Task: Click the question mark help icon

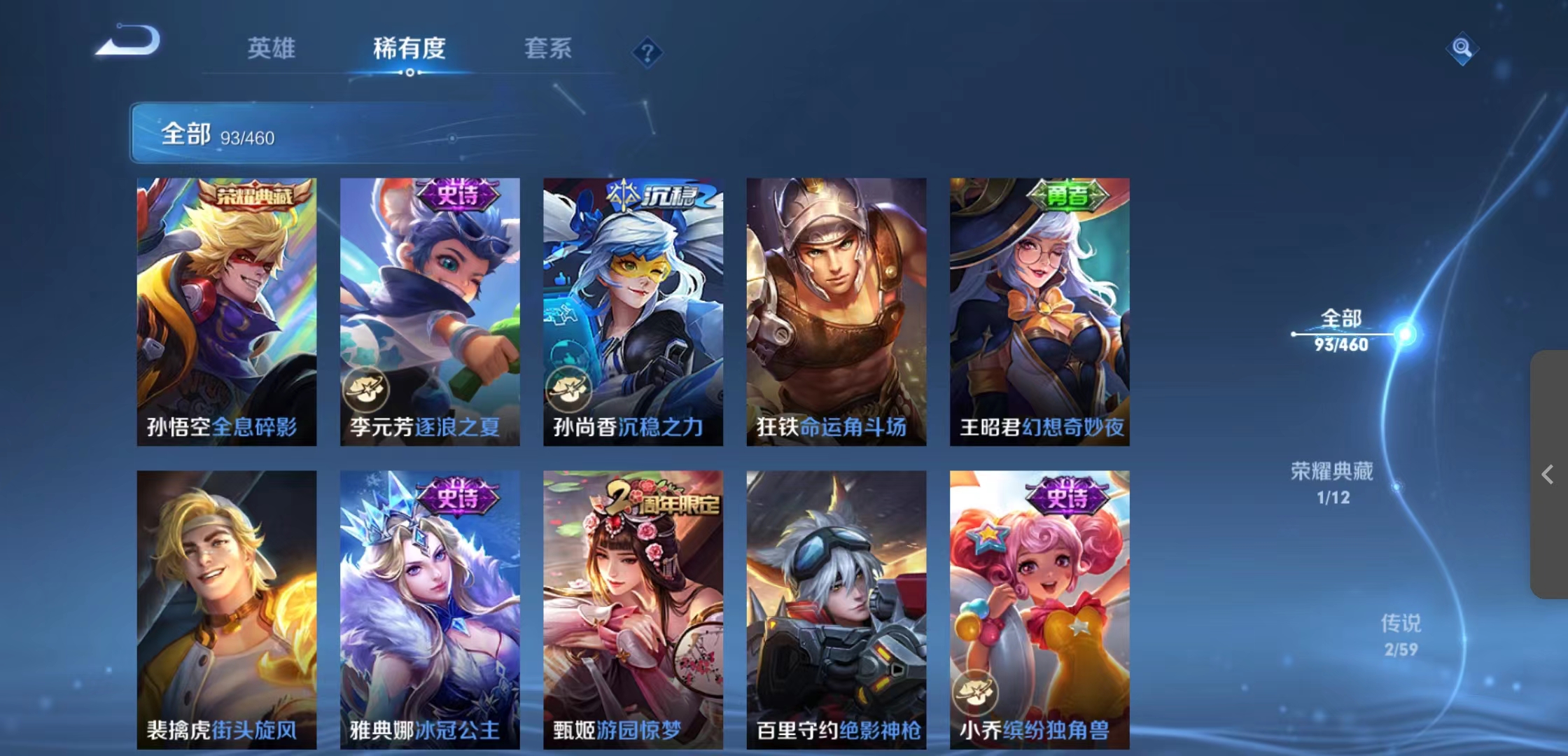Action: [647, 52]
